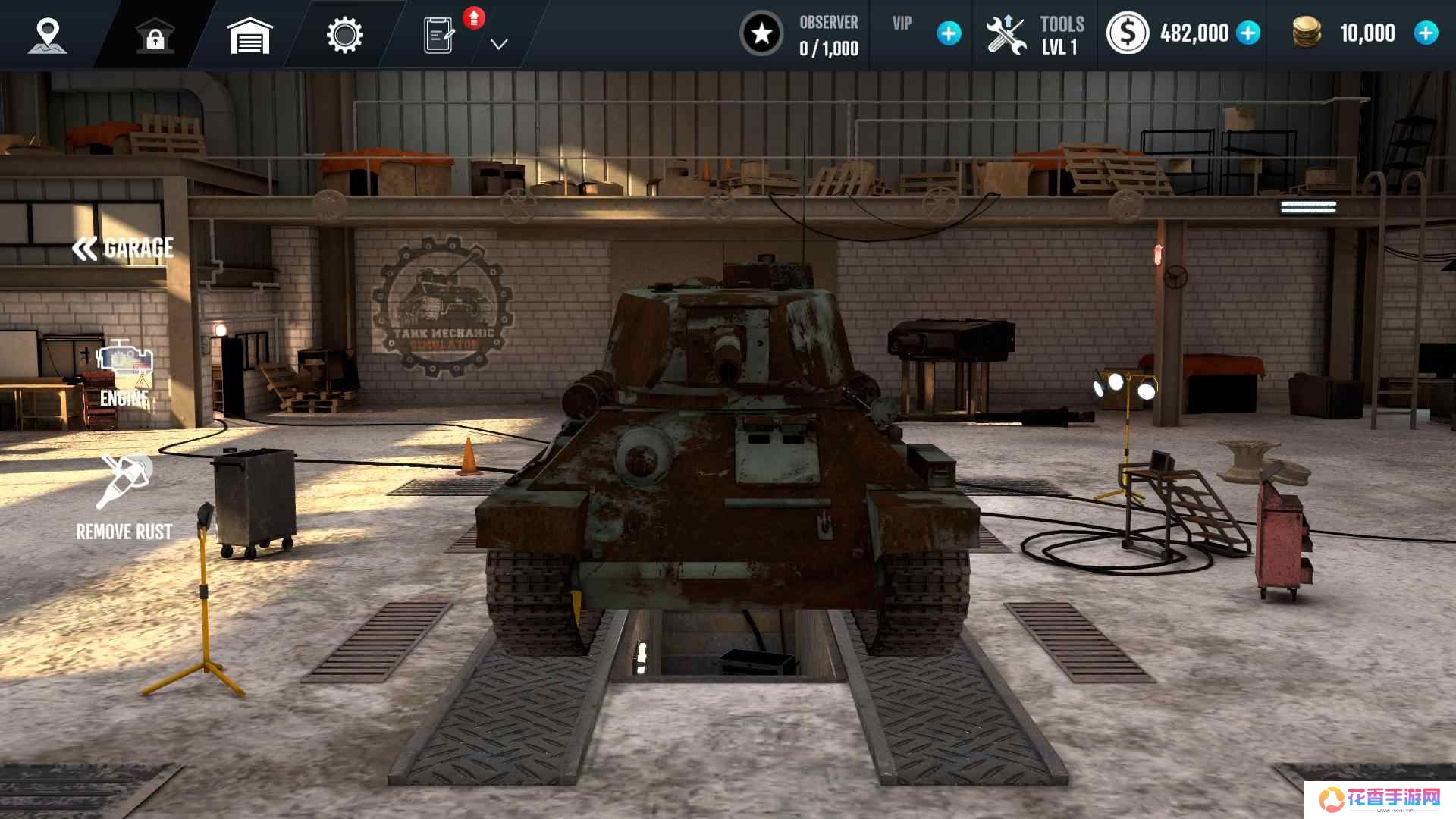Screen dimensions: 1456x819
Task: Open the Tools LVL 1 upgrade
Action: (x=1034, y=36)
